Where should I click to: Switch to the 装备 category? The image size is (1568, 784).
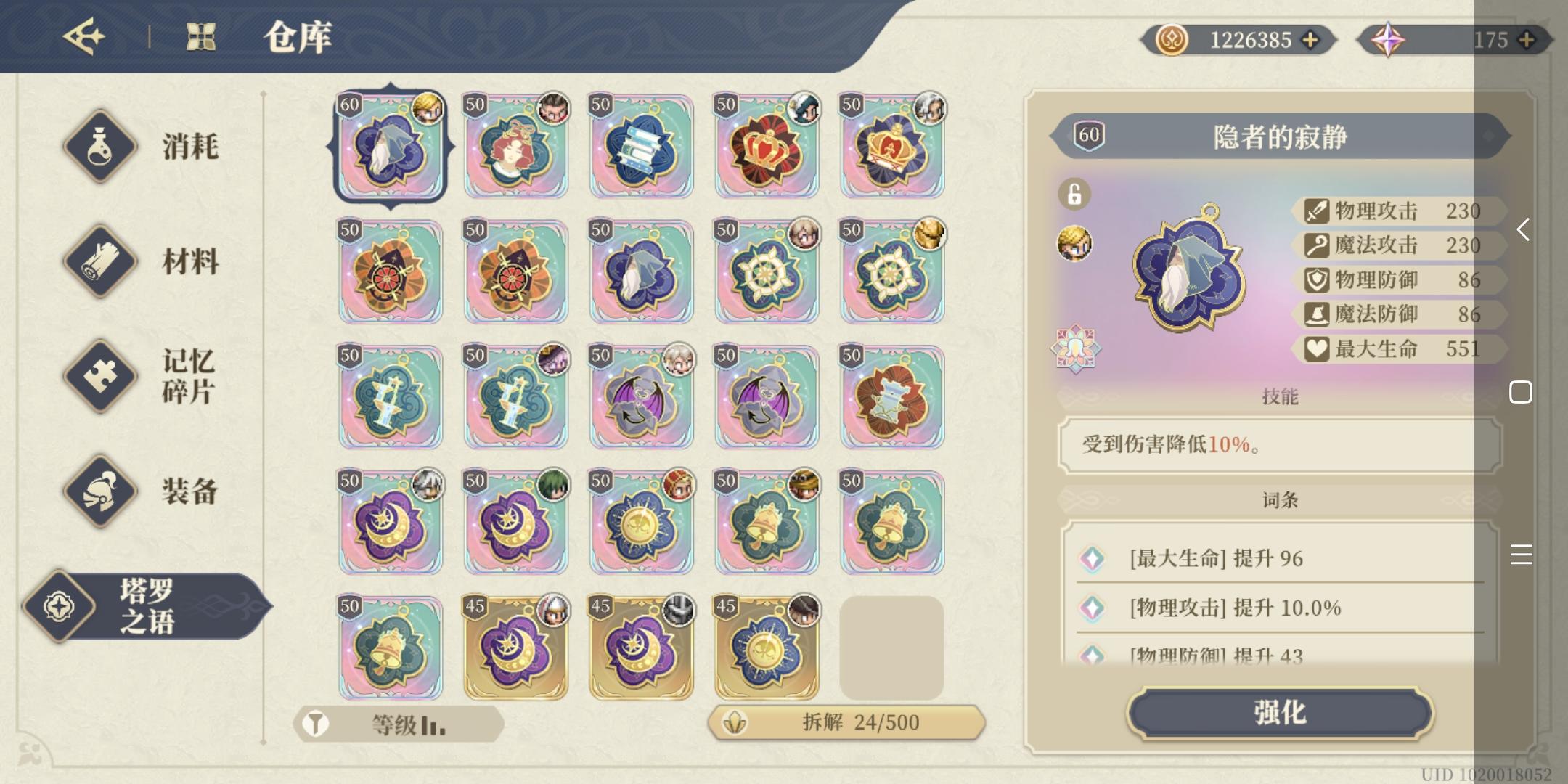tap(190, 491)
